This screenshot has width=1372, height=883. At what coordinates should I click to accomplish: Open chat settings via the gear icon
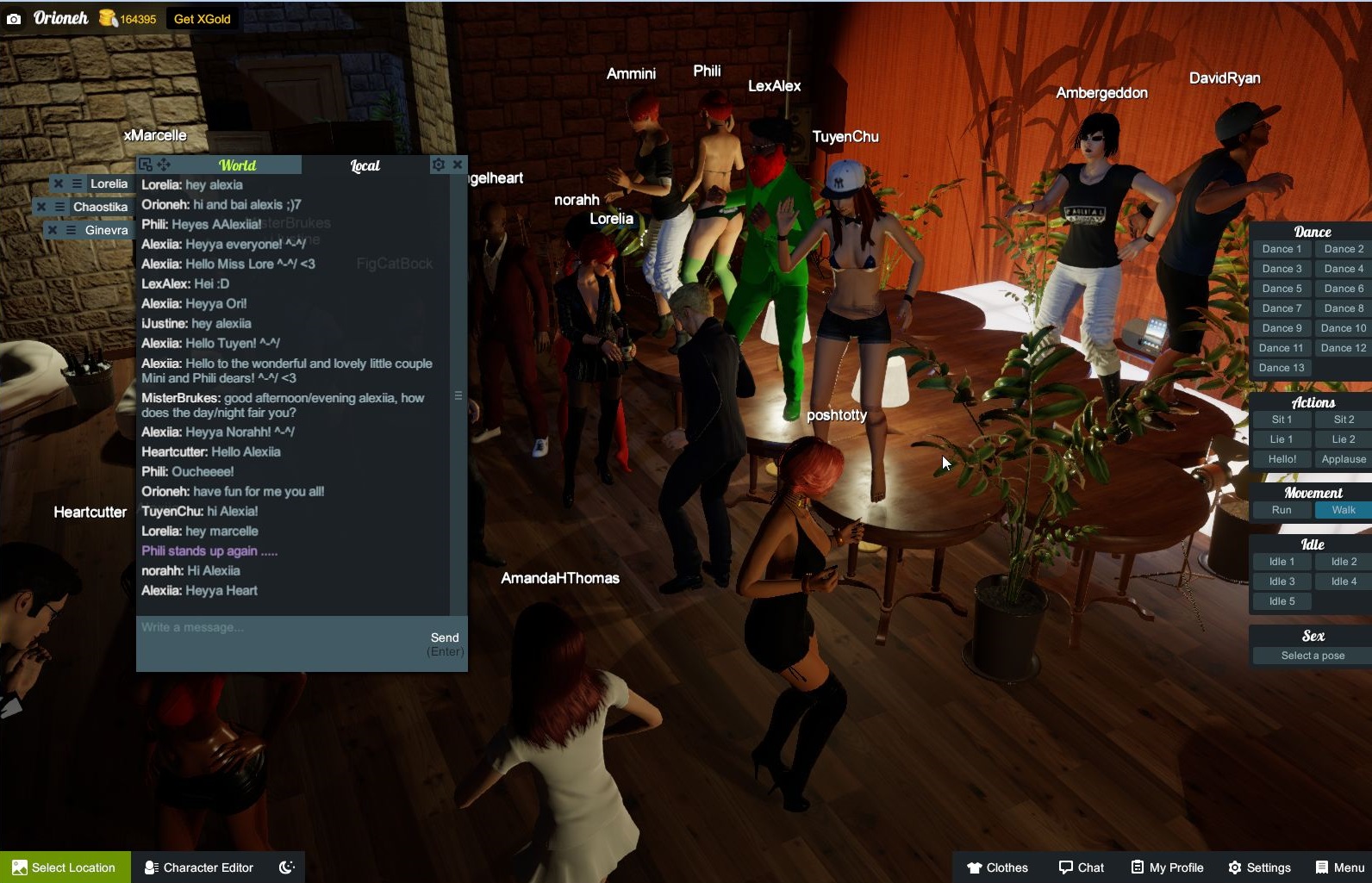point(440,164)
